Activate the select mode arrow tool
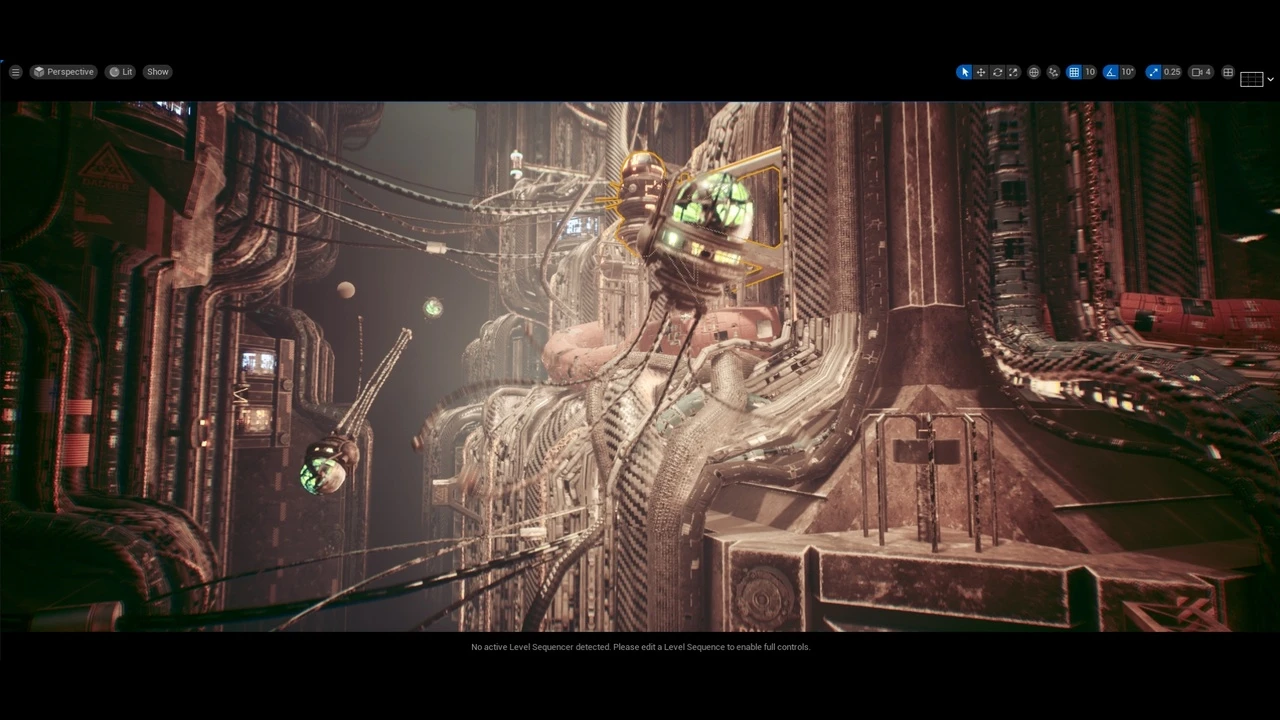1280x720 pixels. point(964,72)
